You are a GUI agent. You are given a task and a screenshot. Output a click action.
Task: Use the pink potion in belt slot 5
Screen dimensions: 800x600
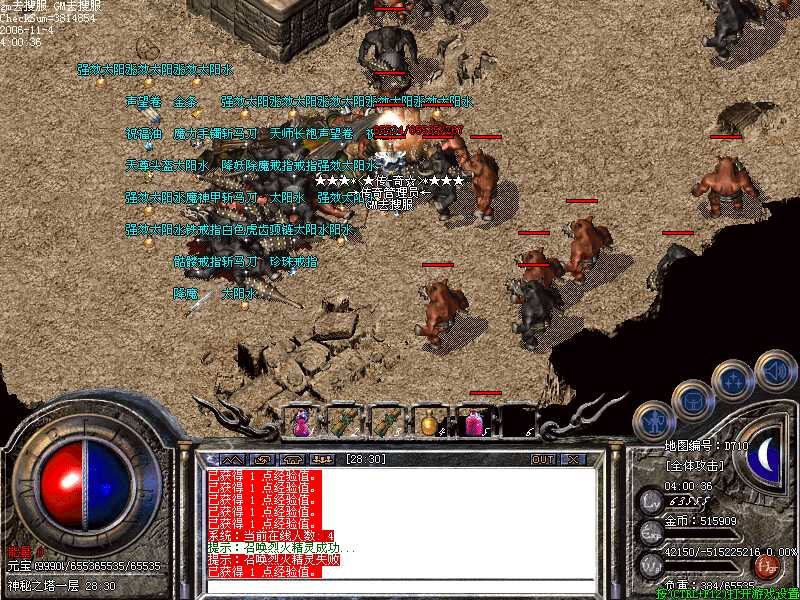coord(473,423)
